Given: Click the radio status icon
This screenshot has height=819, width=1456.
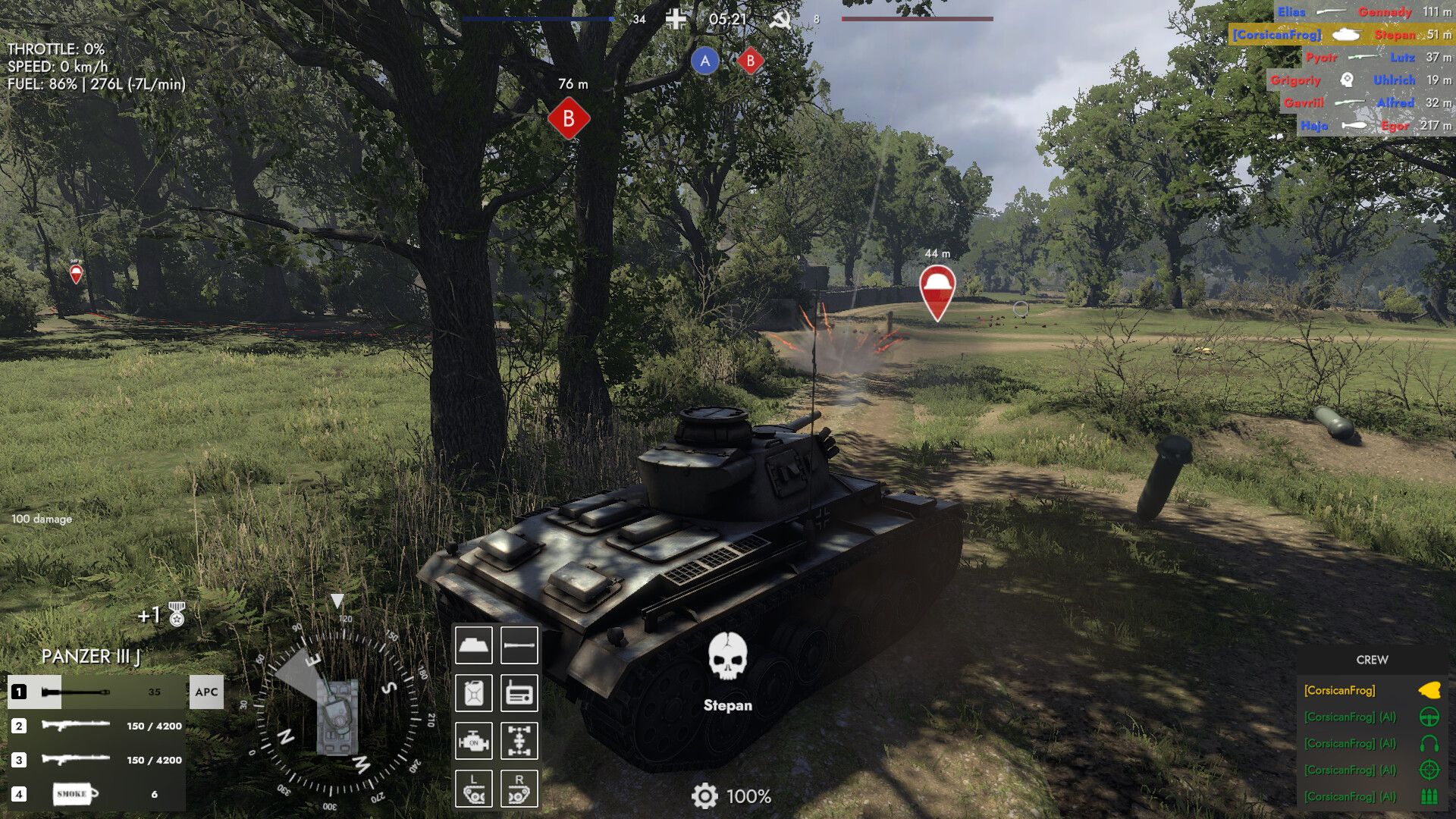Looking at the screenshot, I should pyautogui.click(x=519, y=693).
